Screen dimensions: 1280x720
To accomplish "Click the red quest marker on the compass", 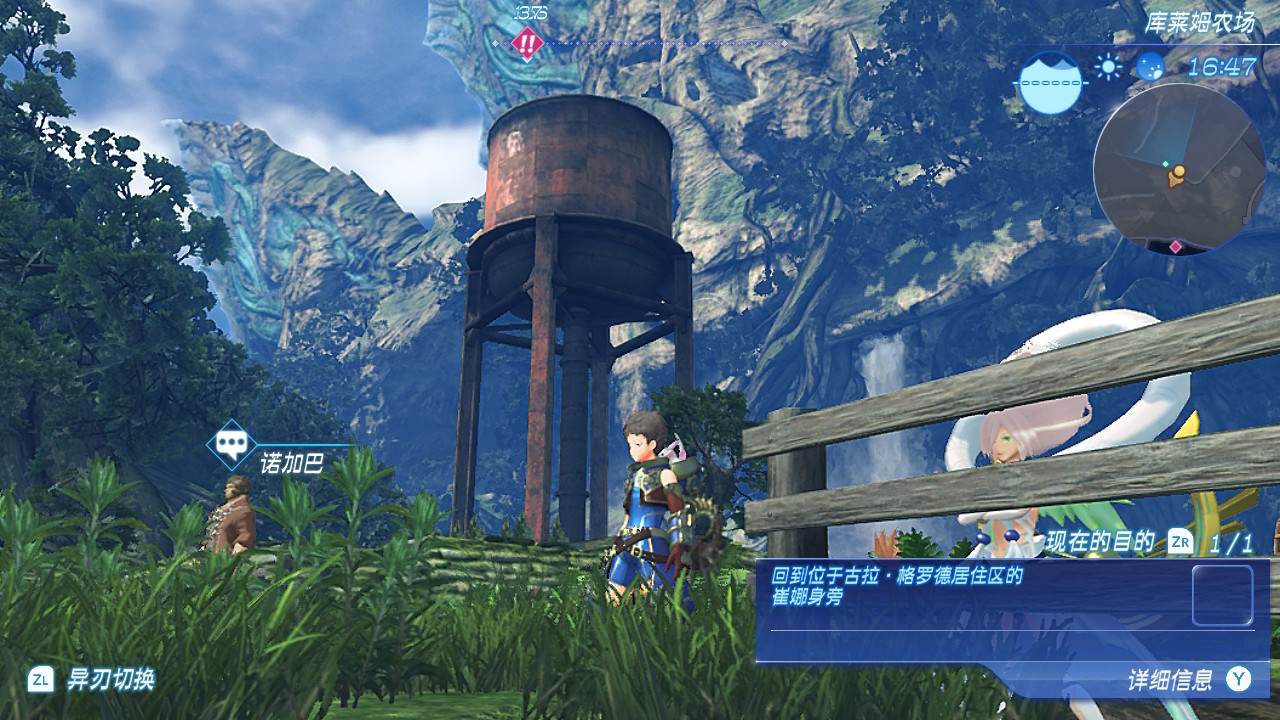I will 526,43.
